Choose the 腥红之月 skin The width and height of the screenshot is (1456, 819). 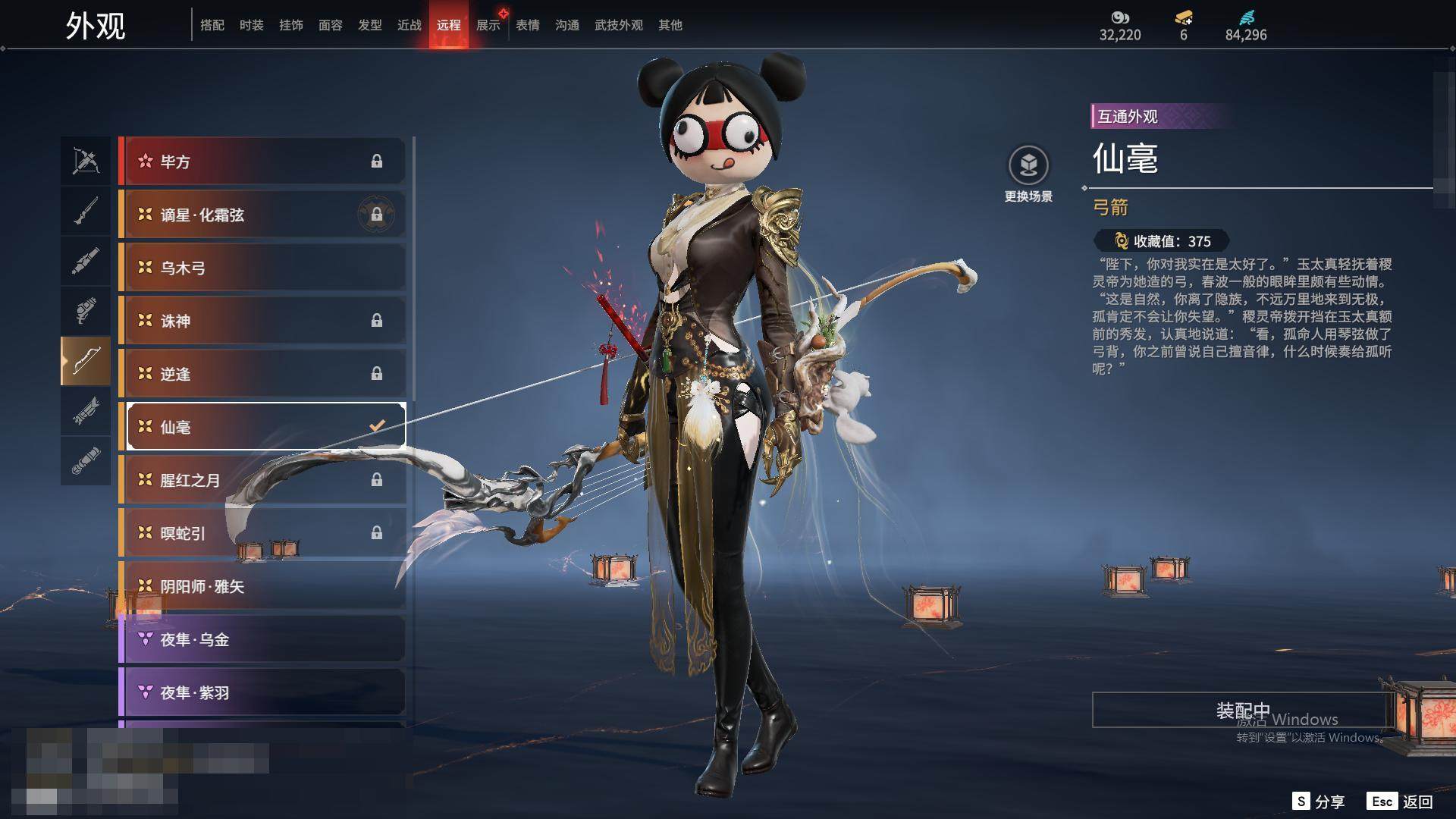click(262, 480)
